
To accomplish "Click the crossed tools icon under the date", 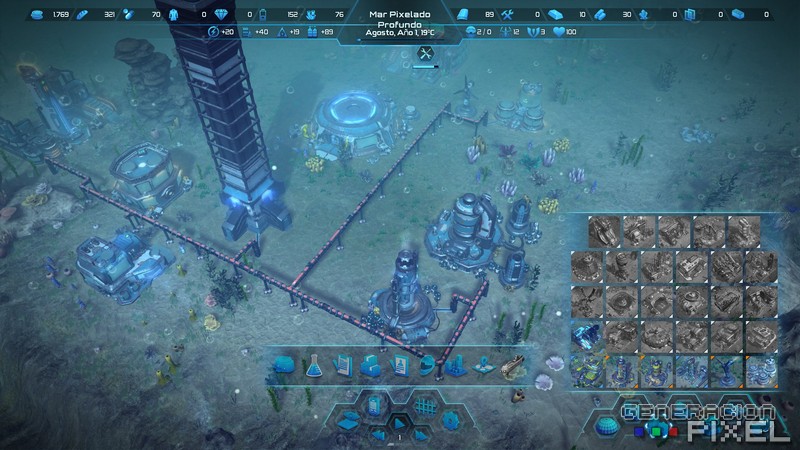I will [x=426, y=54].
